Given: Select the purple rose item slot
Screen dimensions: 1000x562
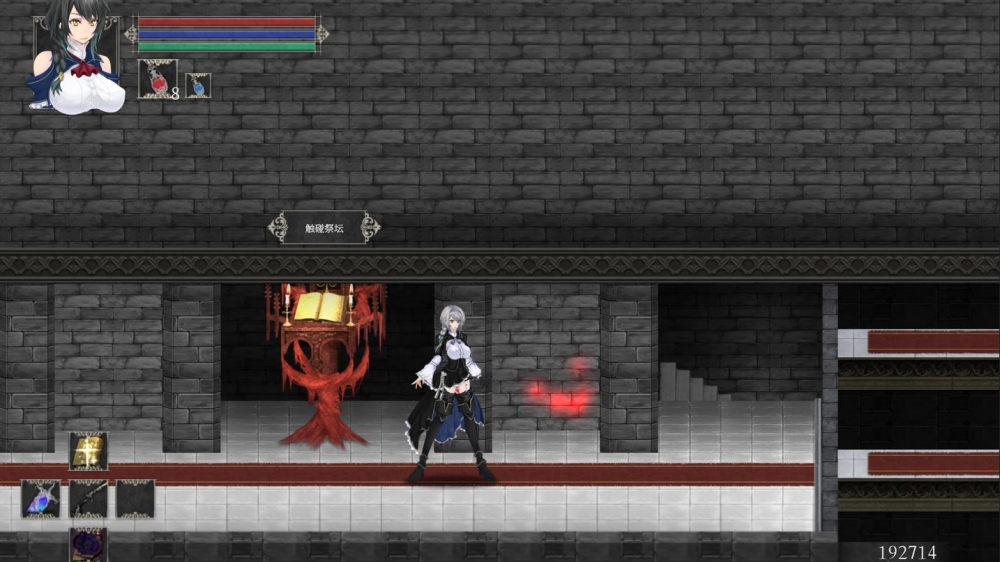Looking at the screenshot, I should coord(88,544).
